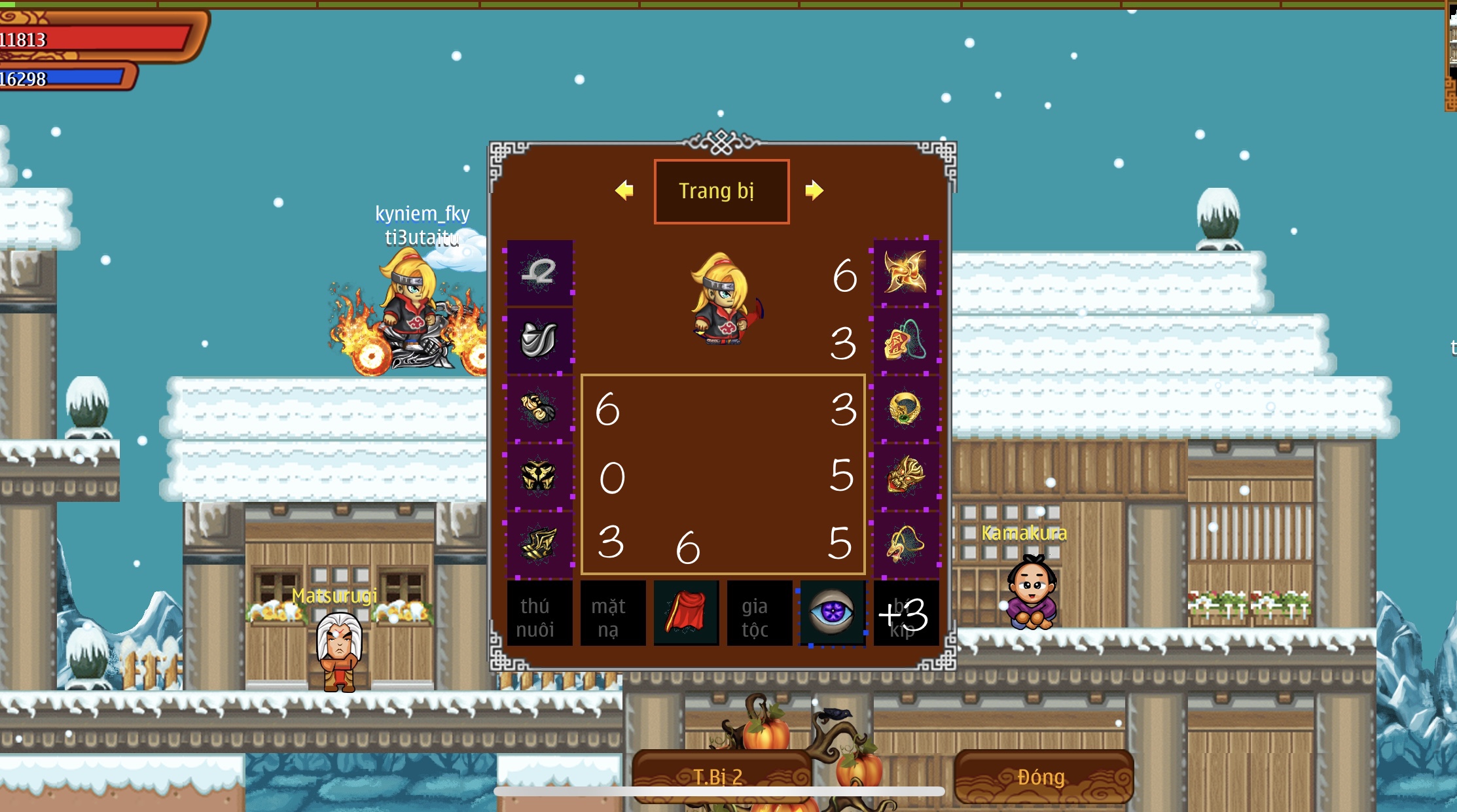
Task: Select the golden boots slot
Action: click(539, 544)
